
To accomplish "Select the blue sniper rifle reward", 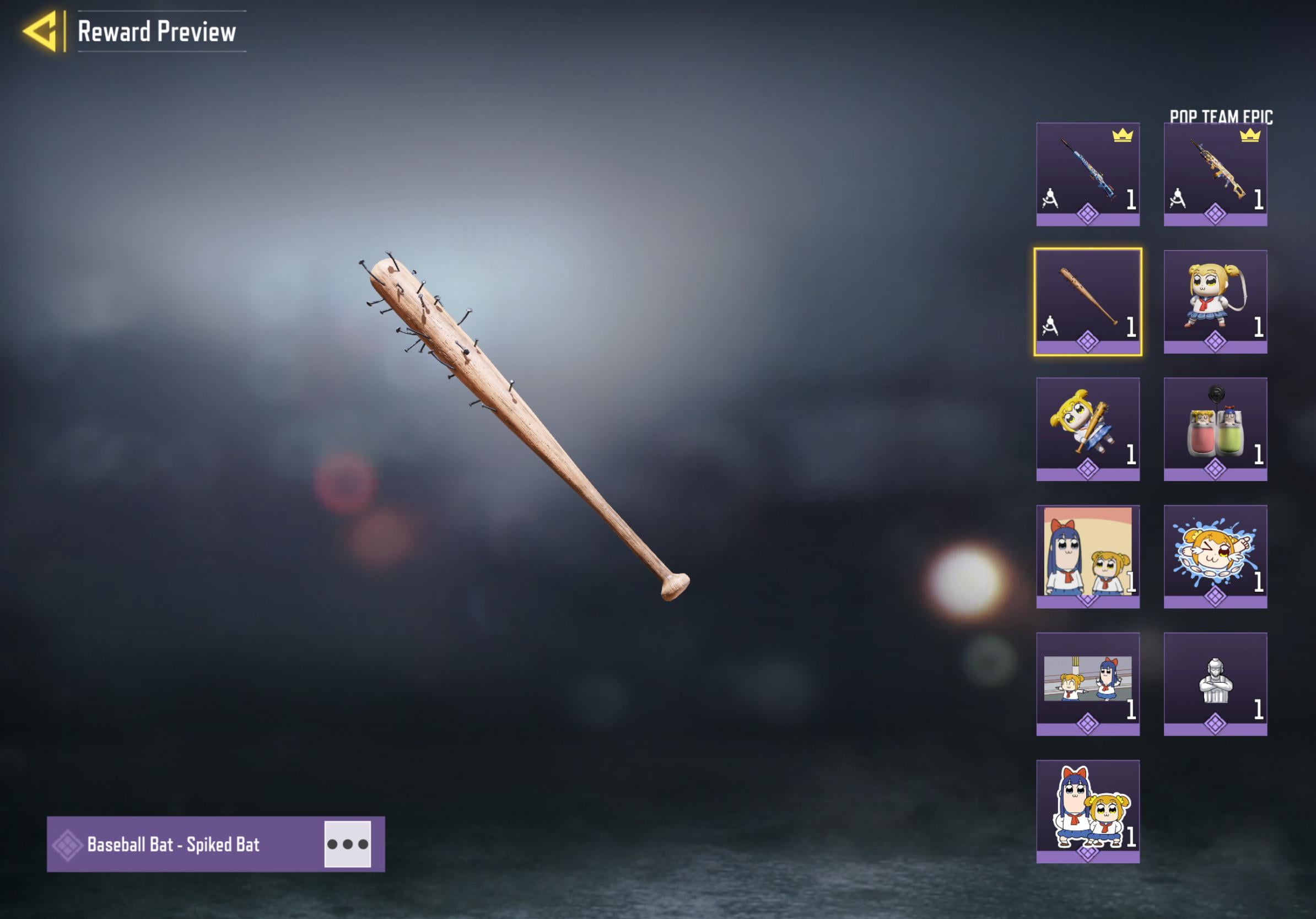I will [1087, 174].
